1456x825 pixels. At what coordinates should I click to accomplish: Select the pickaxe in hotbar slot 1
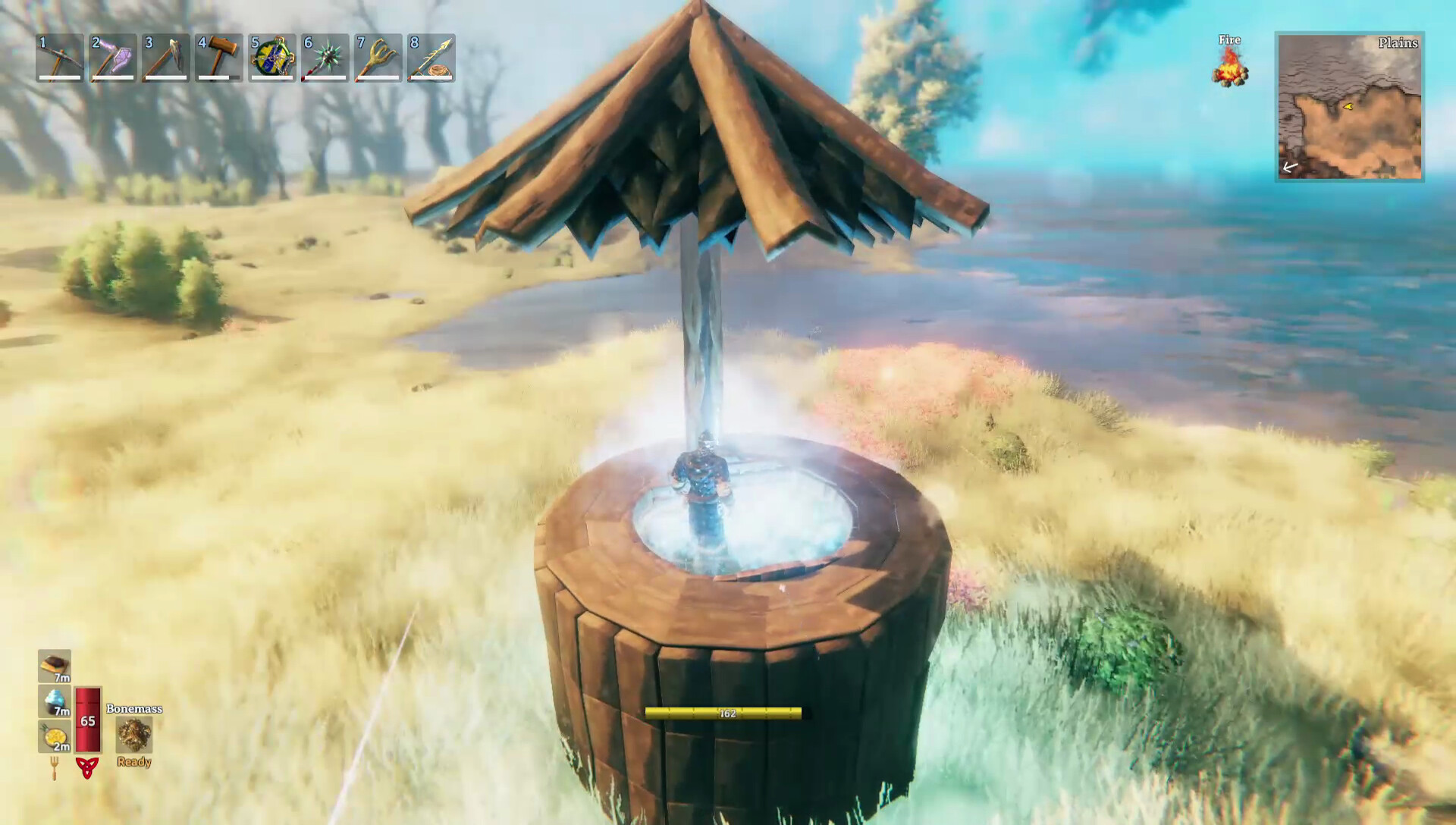[59, 59]
